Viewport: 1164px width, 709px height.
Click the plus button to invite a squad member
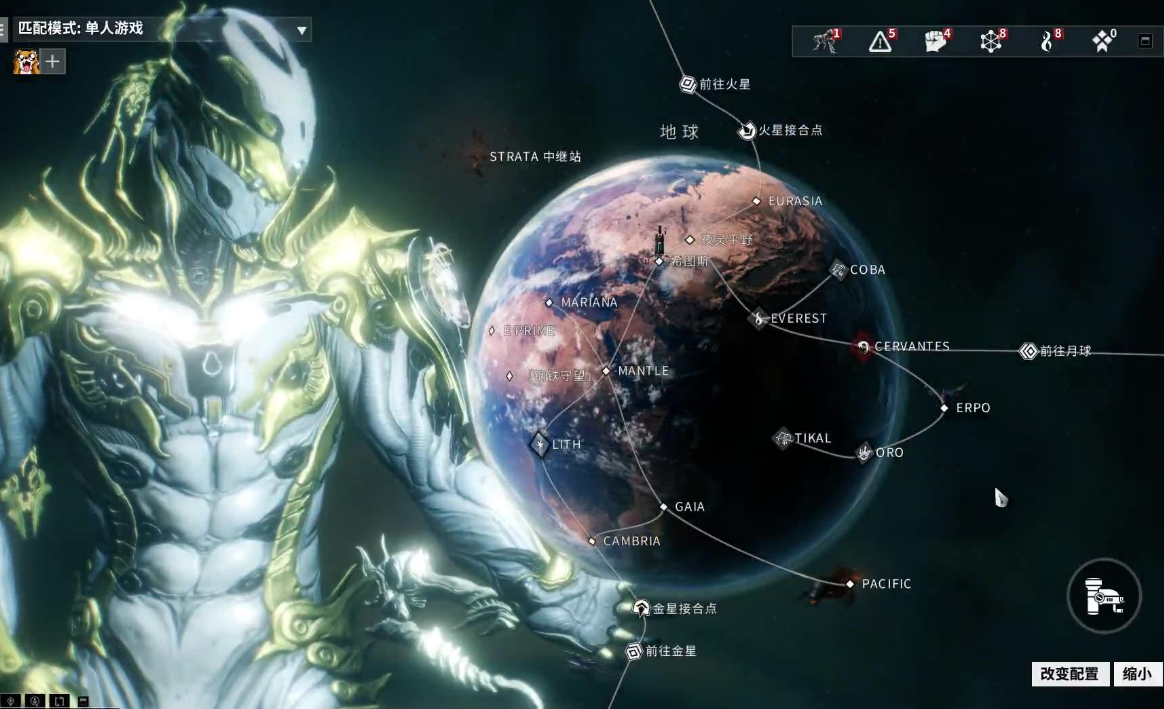pyautogui.click(x=53, y=62)
